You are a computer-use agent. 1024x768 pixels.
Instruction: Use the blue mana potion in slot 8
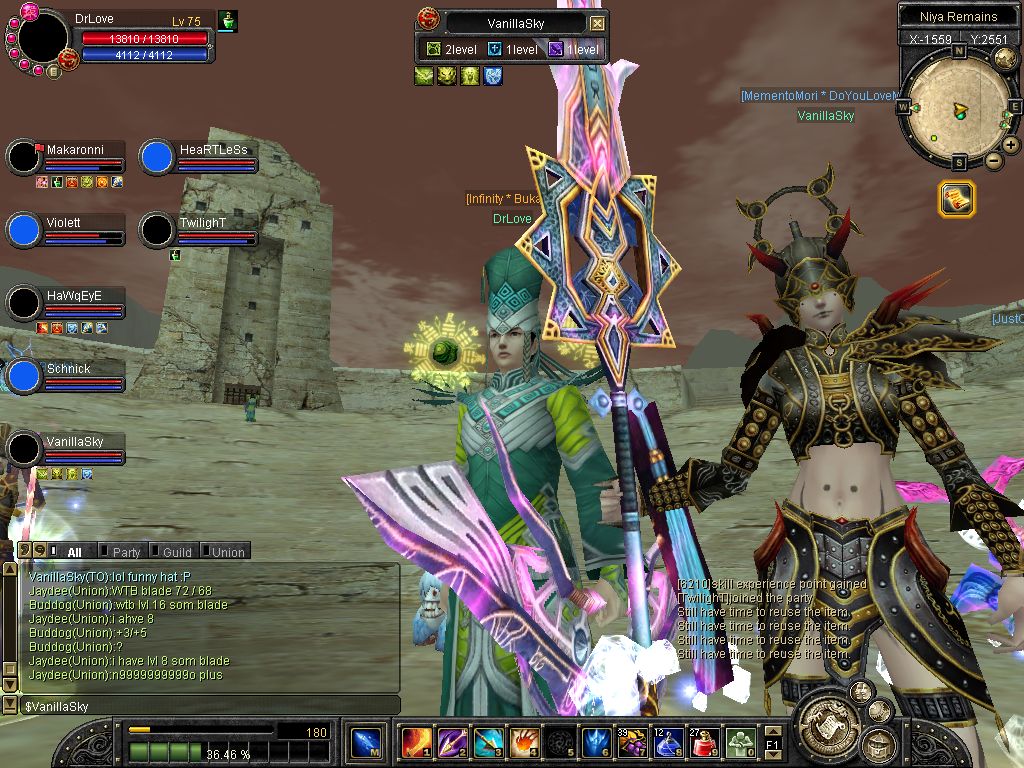coord(668,743)
